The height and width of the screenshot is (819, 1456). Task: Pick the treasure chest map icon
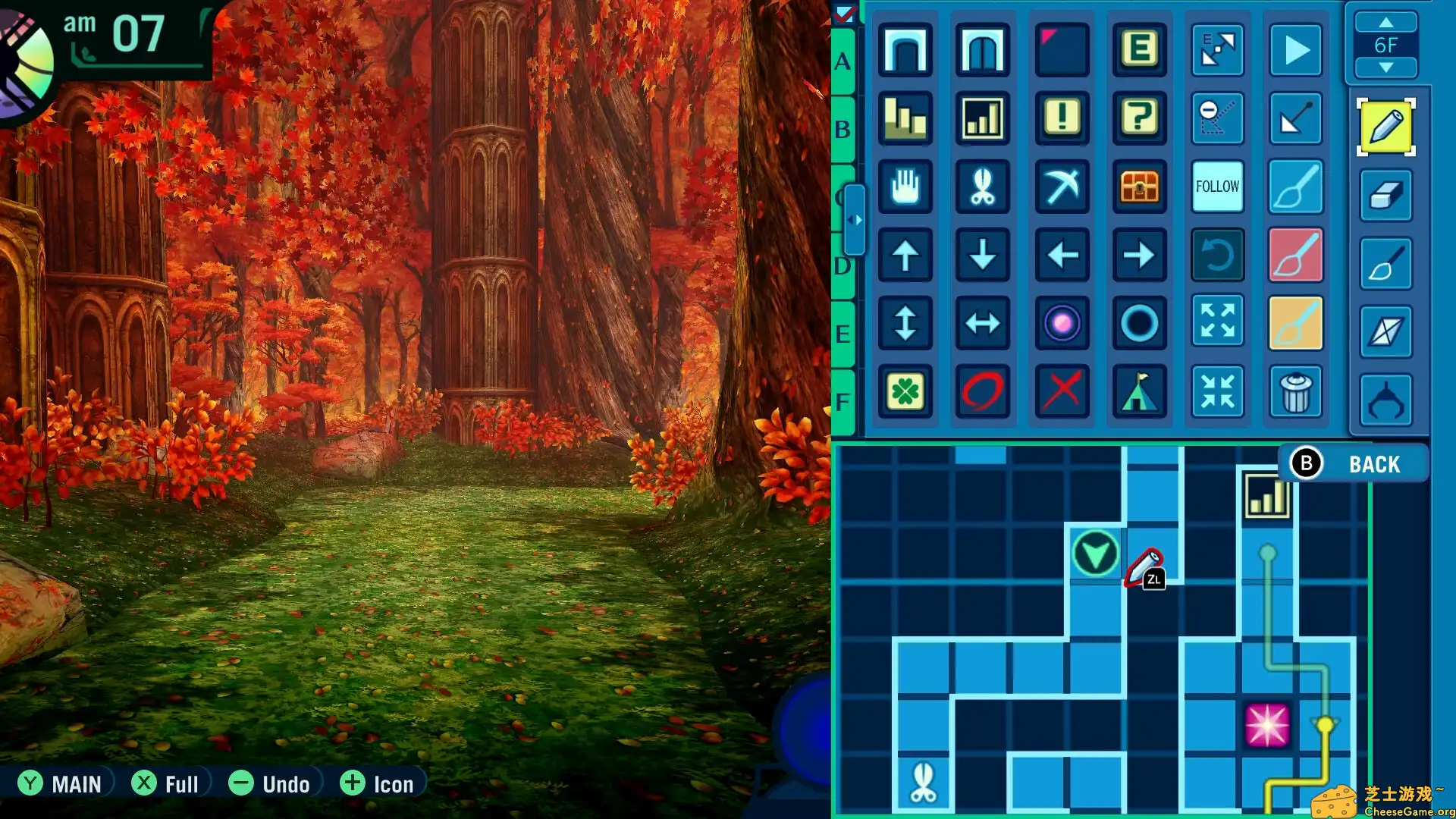pyautogui.click(x=1139, y=187)
